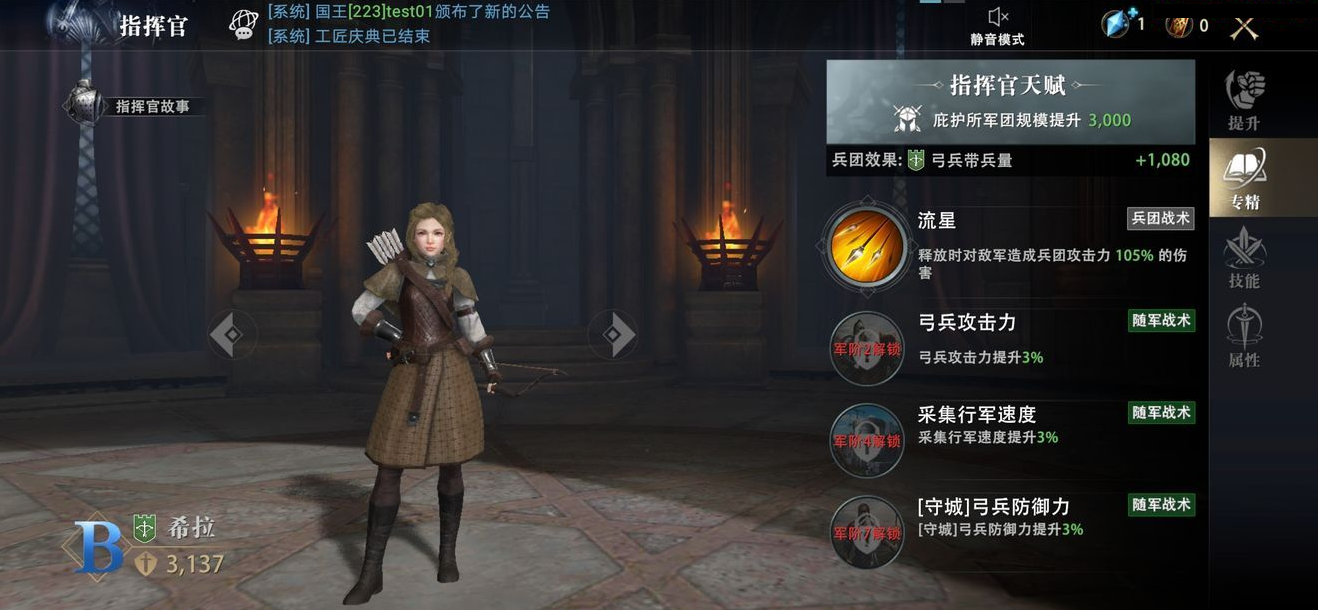Select the locked 弓兵攻击力 skill icon
1318x610 pixels.
coord(866,348)
